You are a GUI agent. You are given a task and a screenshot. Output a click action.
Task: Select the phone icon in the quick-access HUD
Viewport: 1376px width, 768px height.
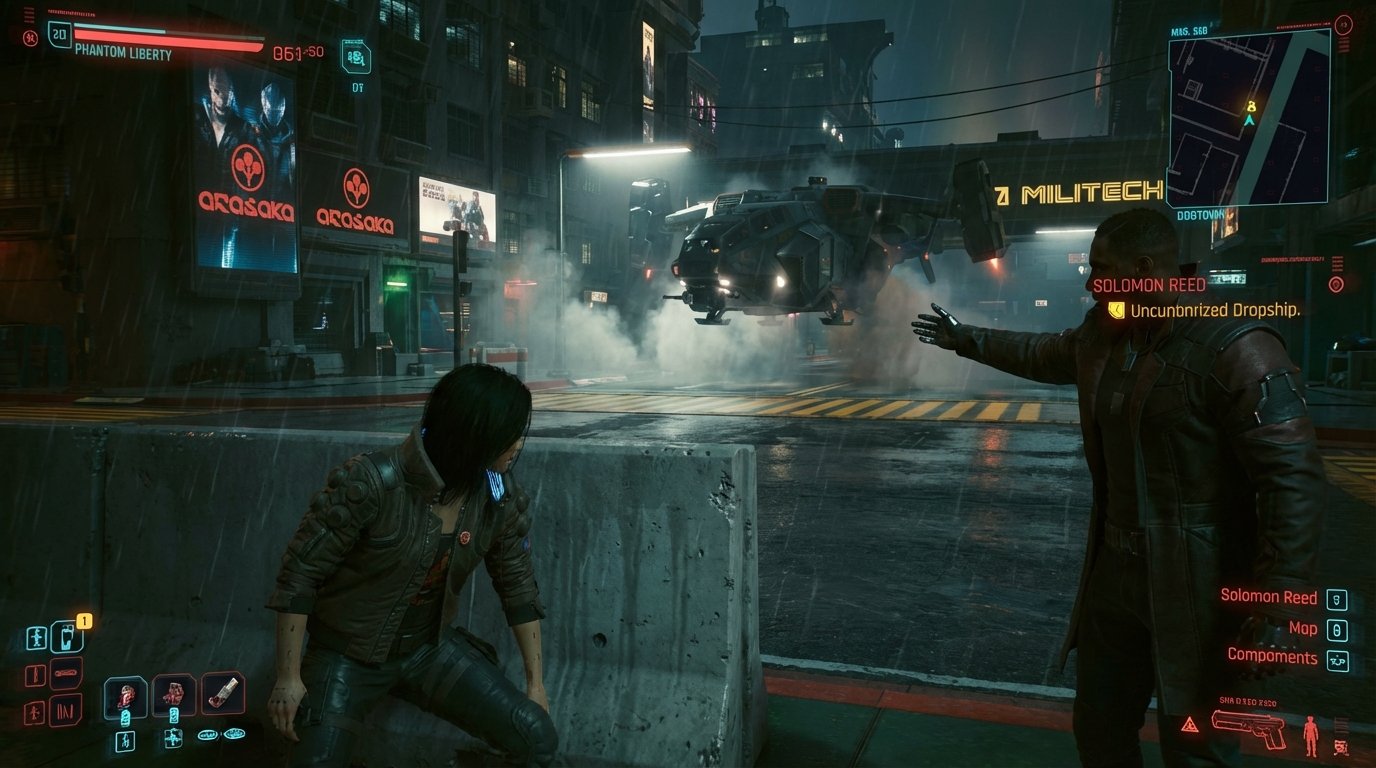[66, 637]
